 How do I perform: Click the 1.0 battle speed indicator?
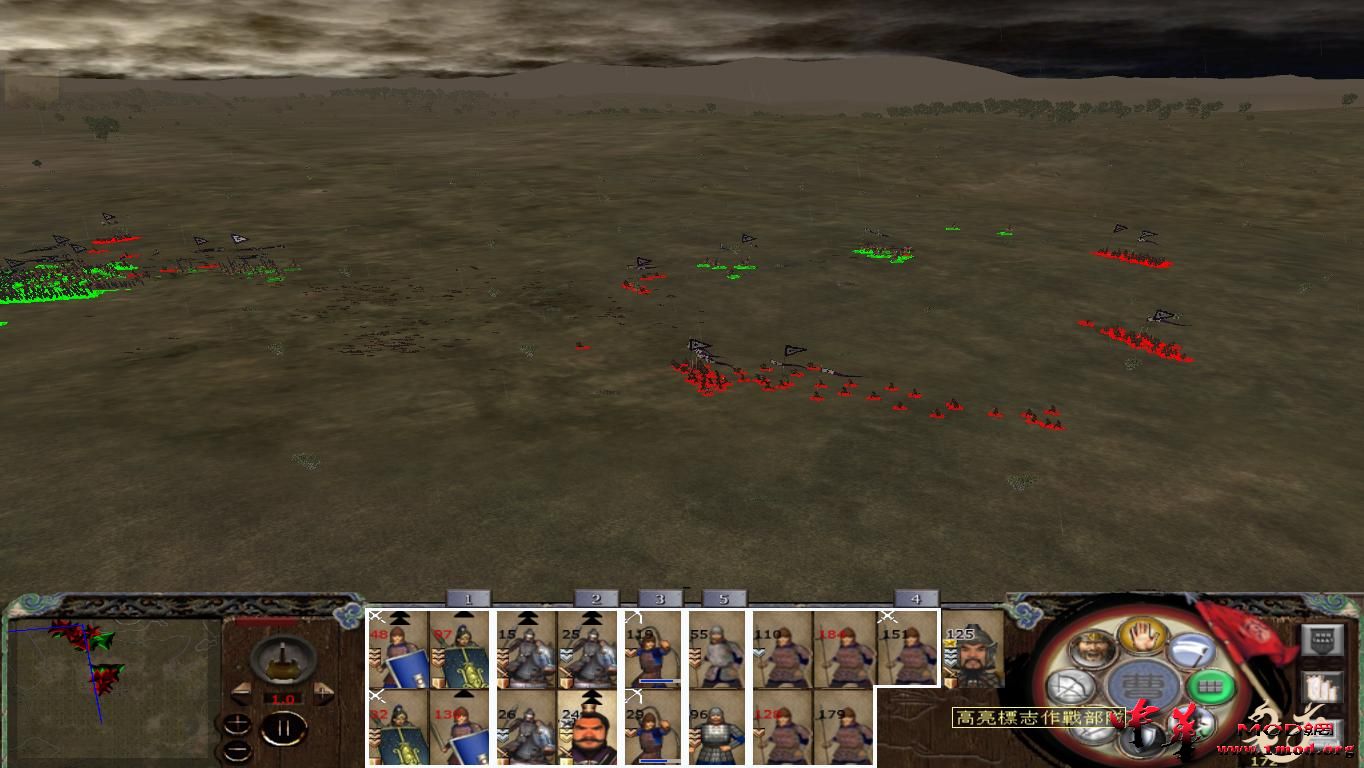[282, 698]
